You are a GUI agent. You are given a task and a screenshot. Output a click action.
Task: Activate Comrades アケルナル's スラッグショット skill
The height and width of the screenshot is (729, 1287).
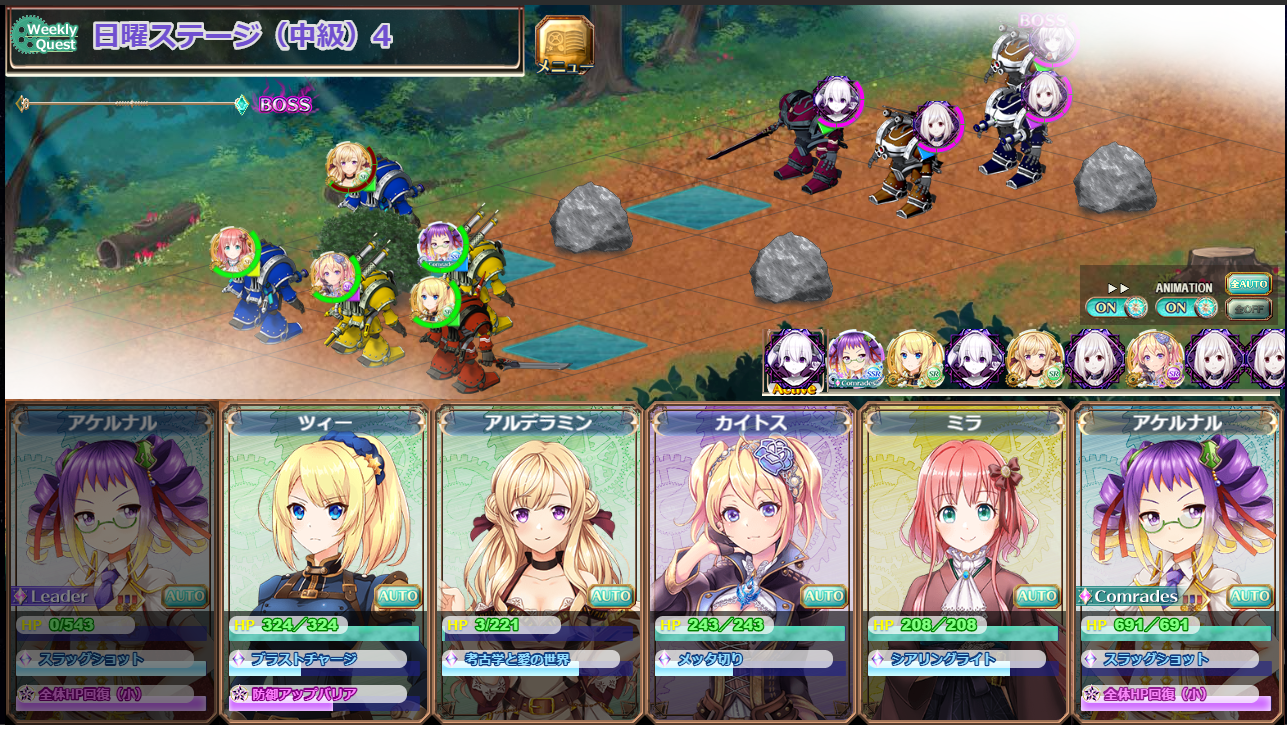1171,660
